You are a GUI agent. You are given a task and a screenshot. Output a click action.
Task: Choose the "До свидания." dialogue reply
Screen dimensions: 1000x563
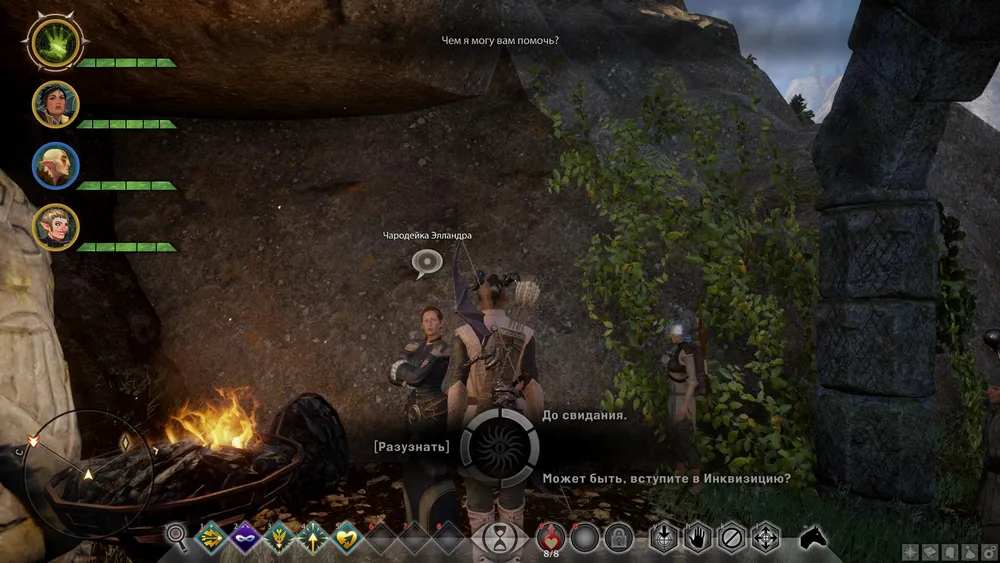click(584, 415)
